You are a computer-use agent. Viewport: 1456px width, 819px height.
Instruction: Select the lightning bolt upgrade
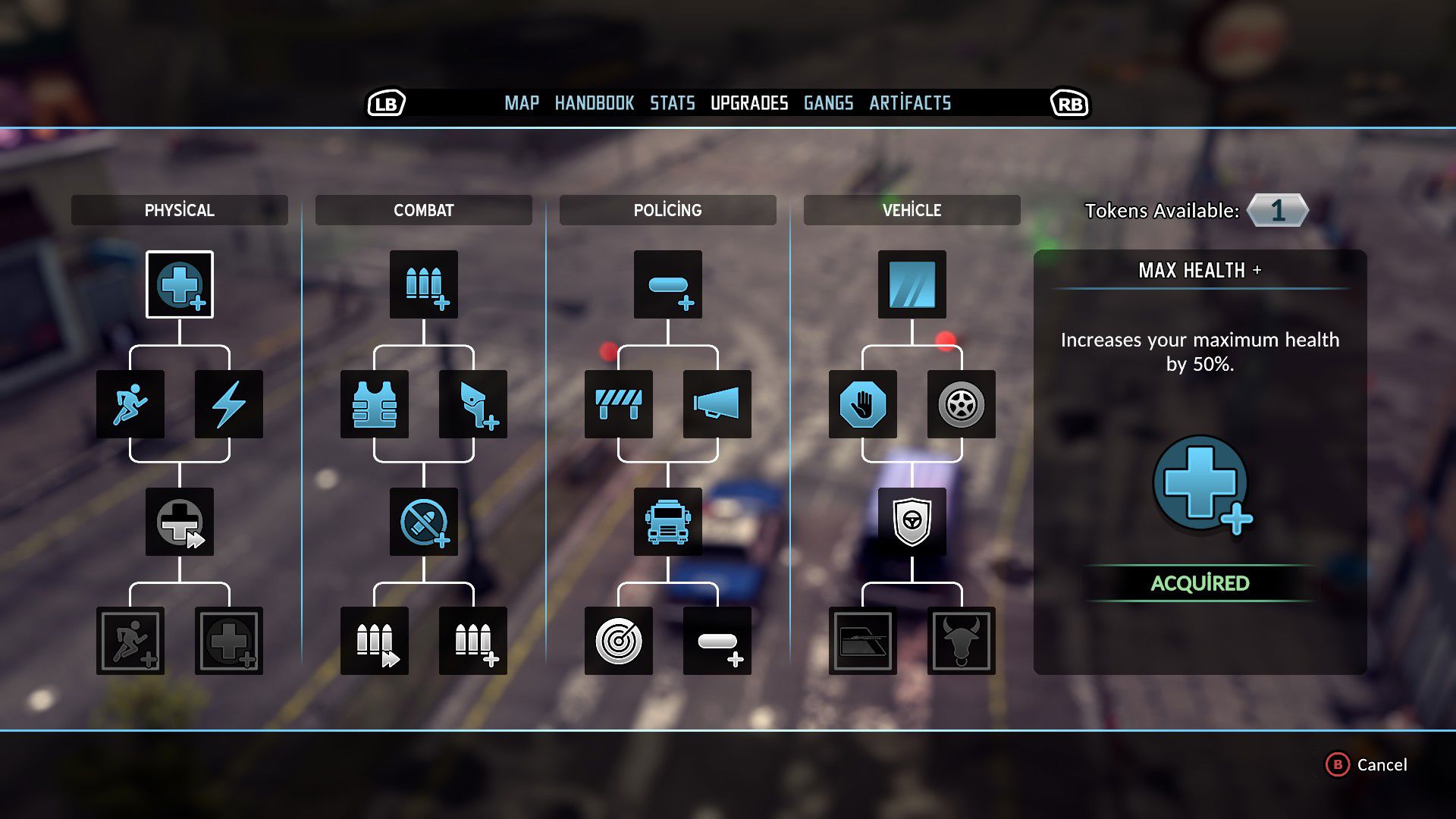click(x=229, y=404)
